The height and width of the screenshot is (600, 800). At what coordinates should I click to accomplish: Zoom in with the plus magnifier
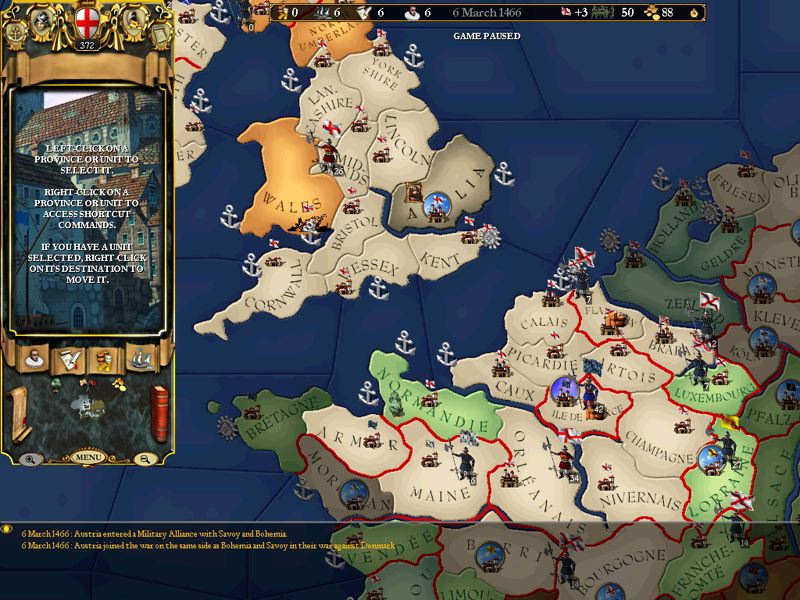click(31, 459)
